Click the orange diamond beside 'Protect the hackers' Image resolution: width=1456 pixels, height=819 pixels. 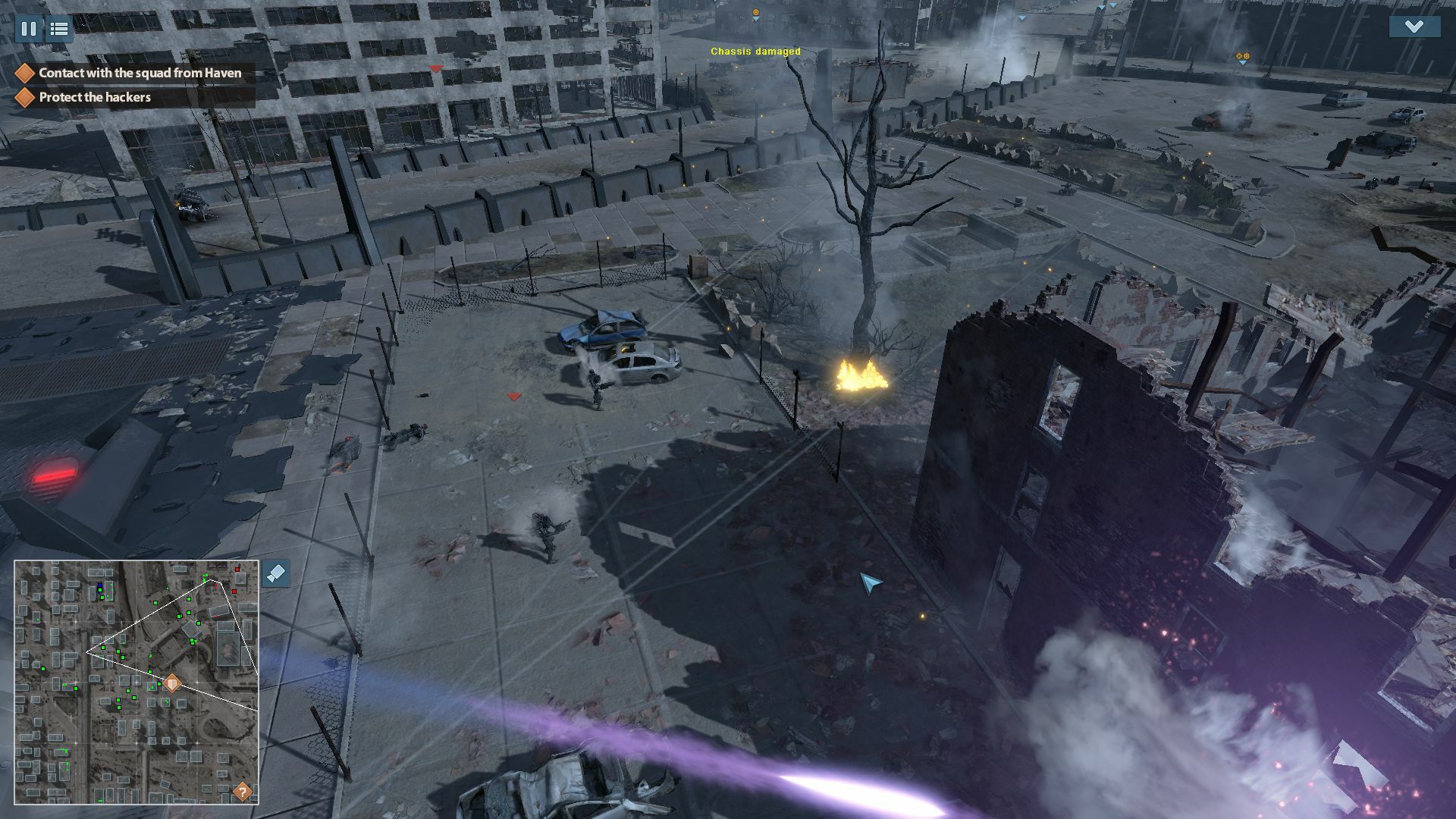[x=25, y=97]
